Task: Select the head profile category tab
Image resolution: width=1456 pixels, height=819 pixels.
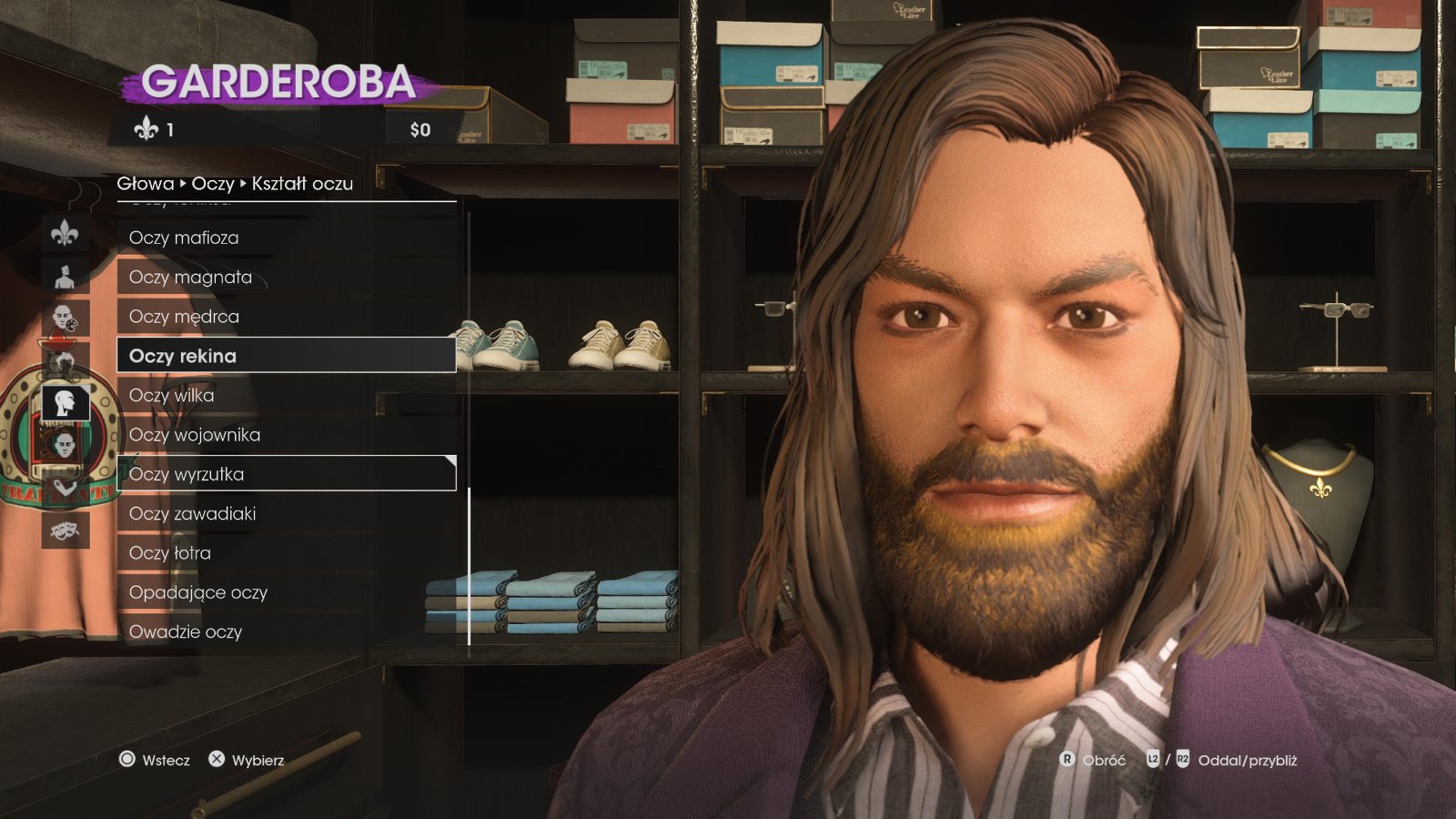Action: tap(65, 402)
